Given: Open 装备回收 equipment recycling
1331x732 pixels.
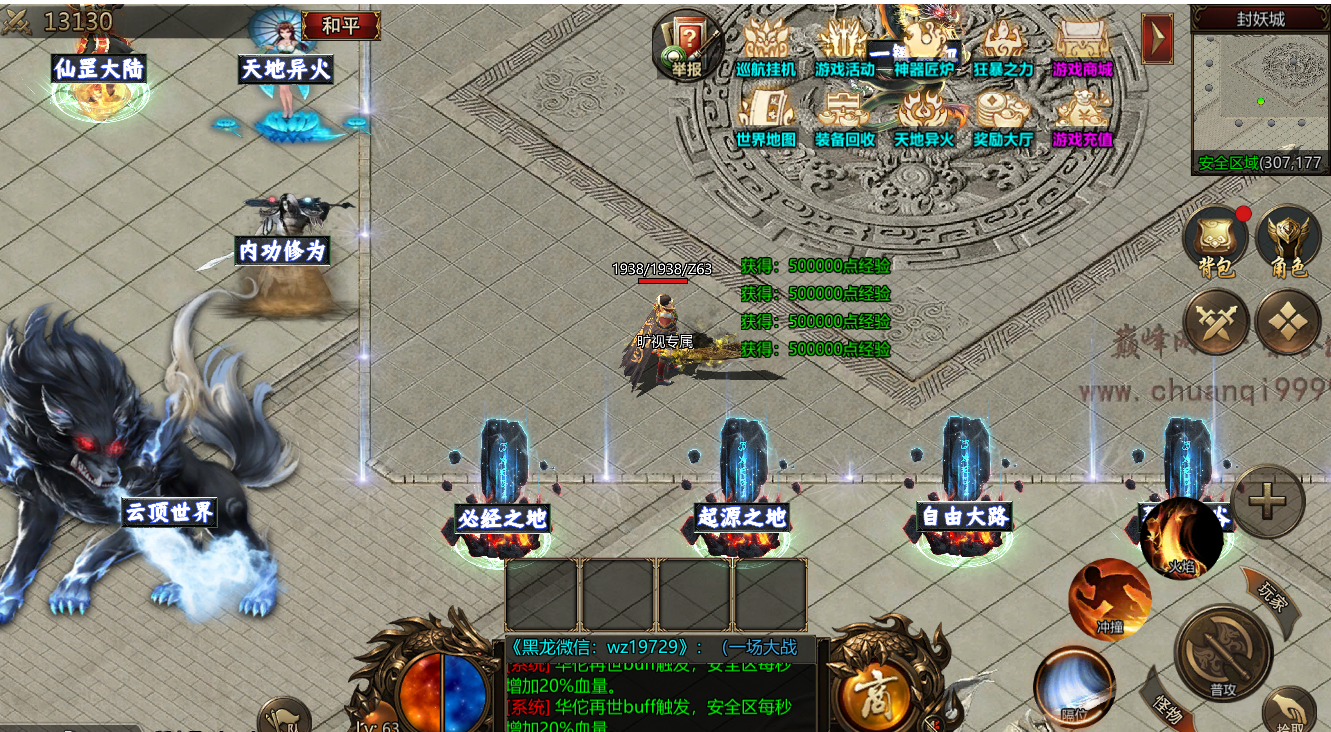Looking at the screenshot, I should click(845, 119).
